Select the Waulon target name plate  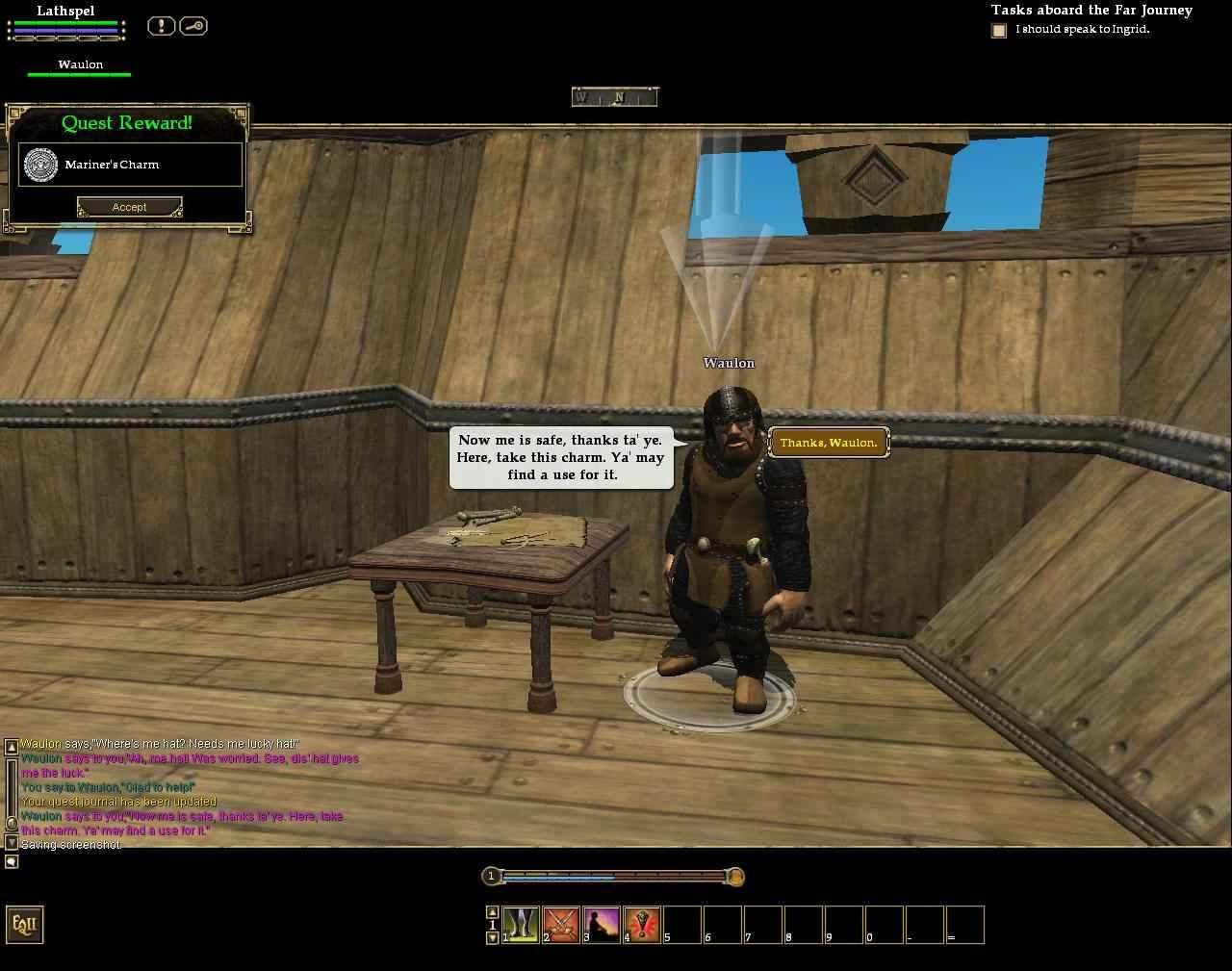click(x=80, y=65)
